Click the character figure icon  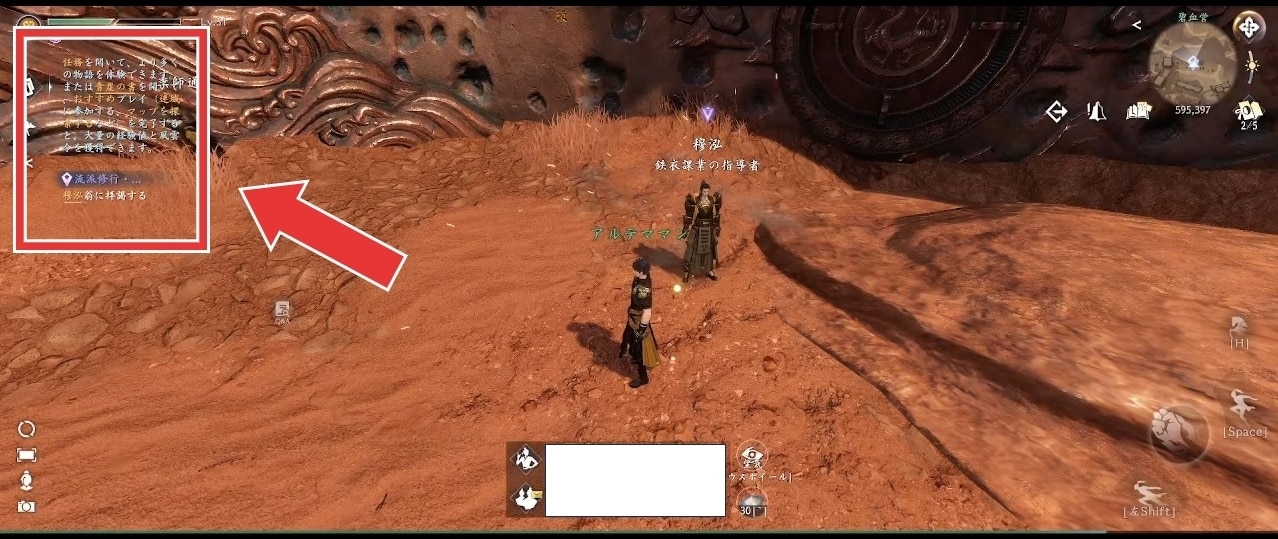click(x=27, y=481)
